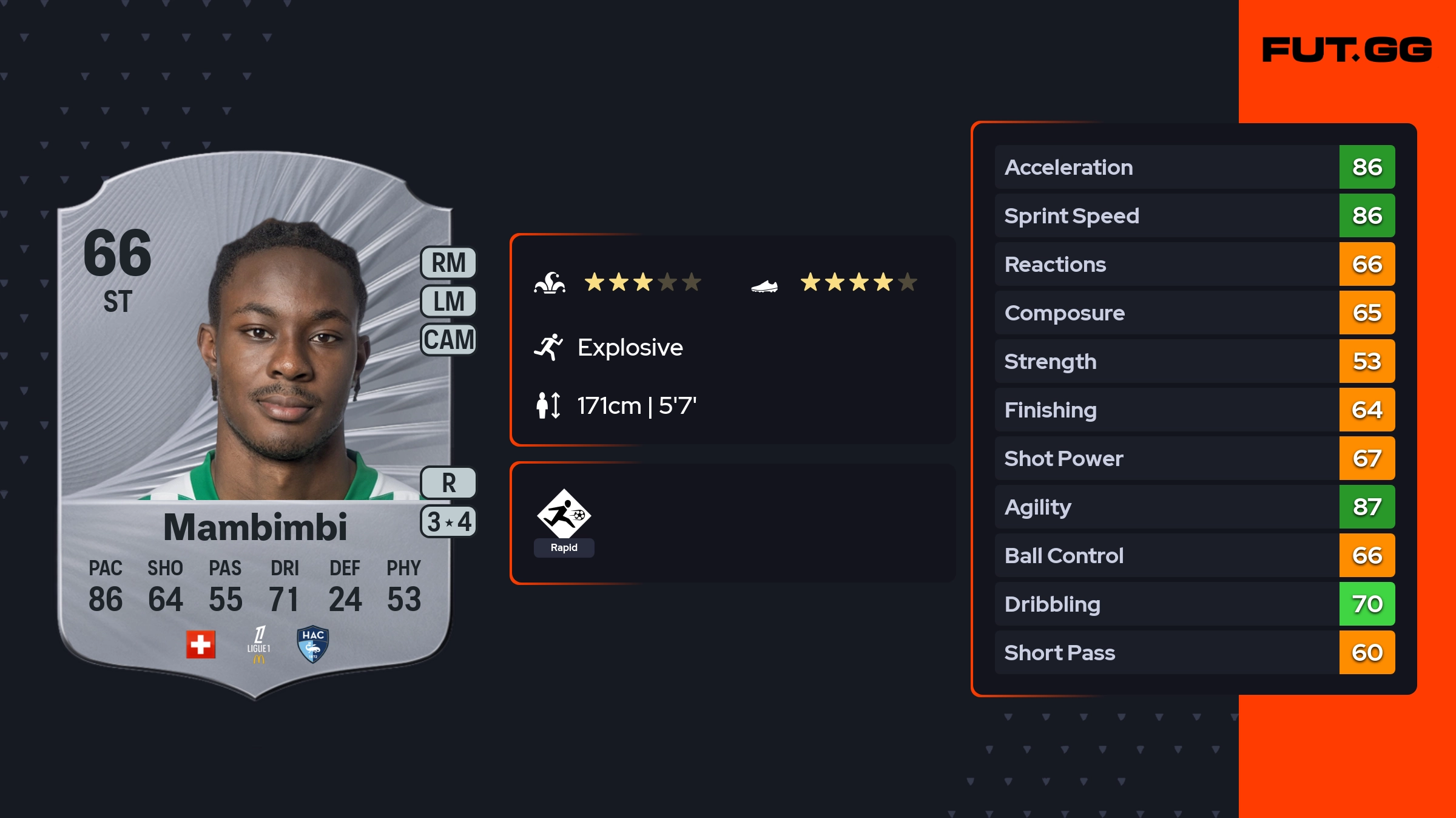The width and height of the screenshot is (1456, 818).
Task: Choose the LM alternate position badge
Action: pos(448,302)
